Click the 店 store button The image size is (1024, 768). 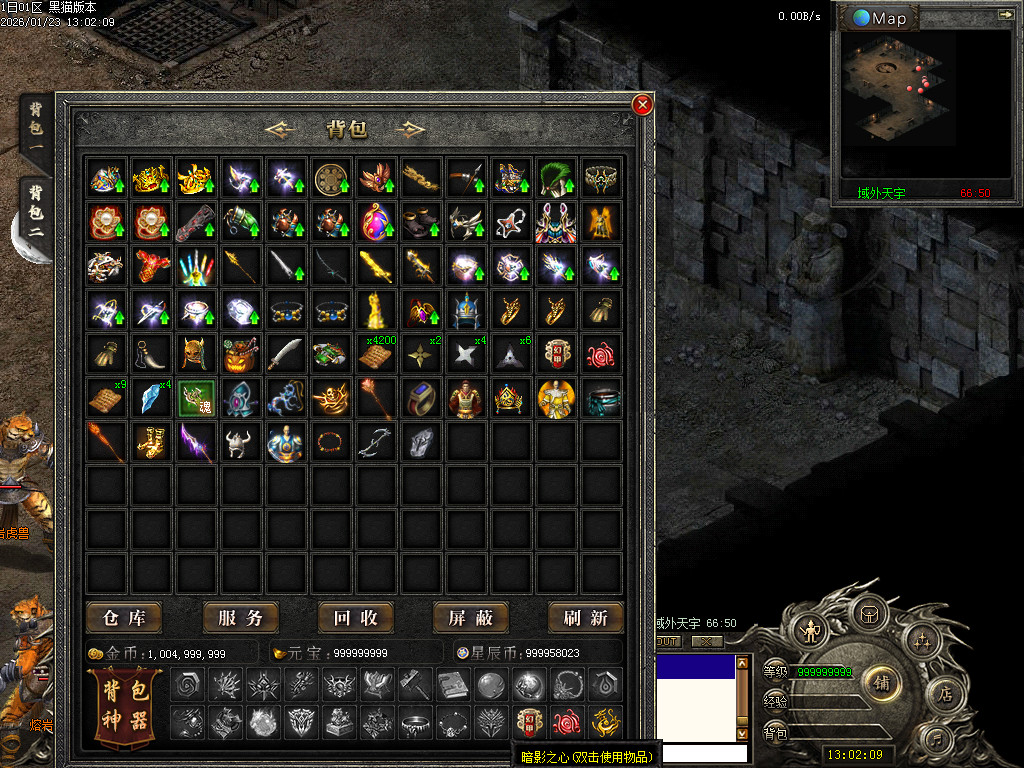(x=944, y=692)
